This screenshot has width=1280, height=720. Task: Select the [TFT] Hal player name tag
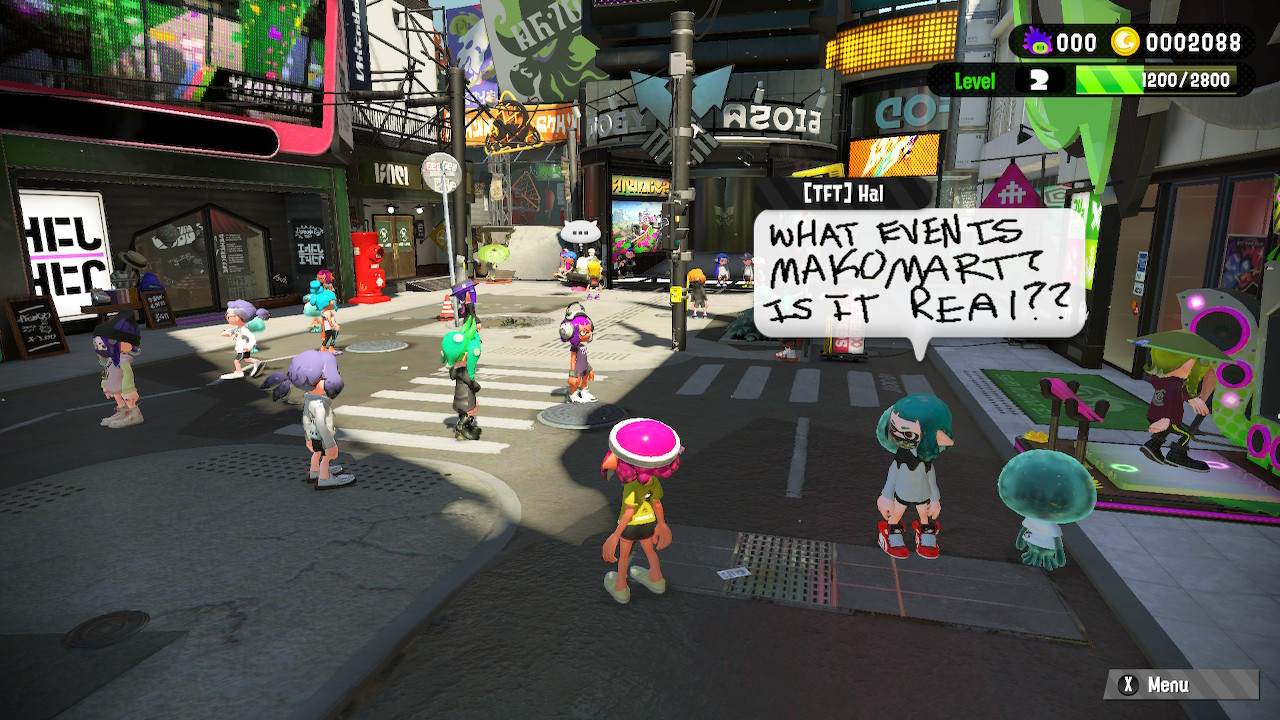click(x=843, y=193)
